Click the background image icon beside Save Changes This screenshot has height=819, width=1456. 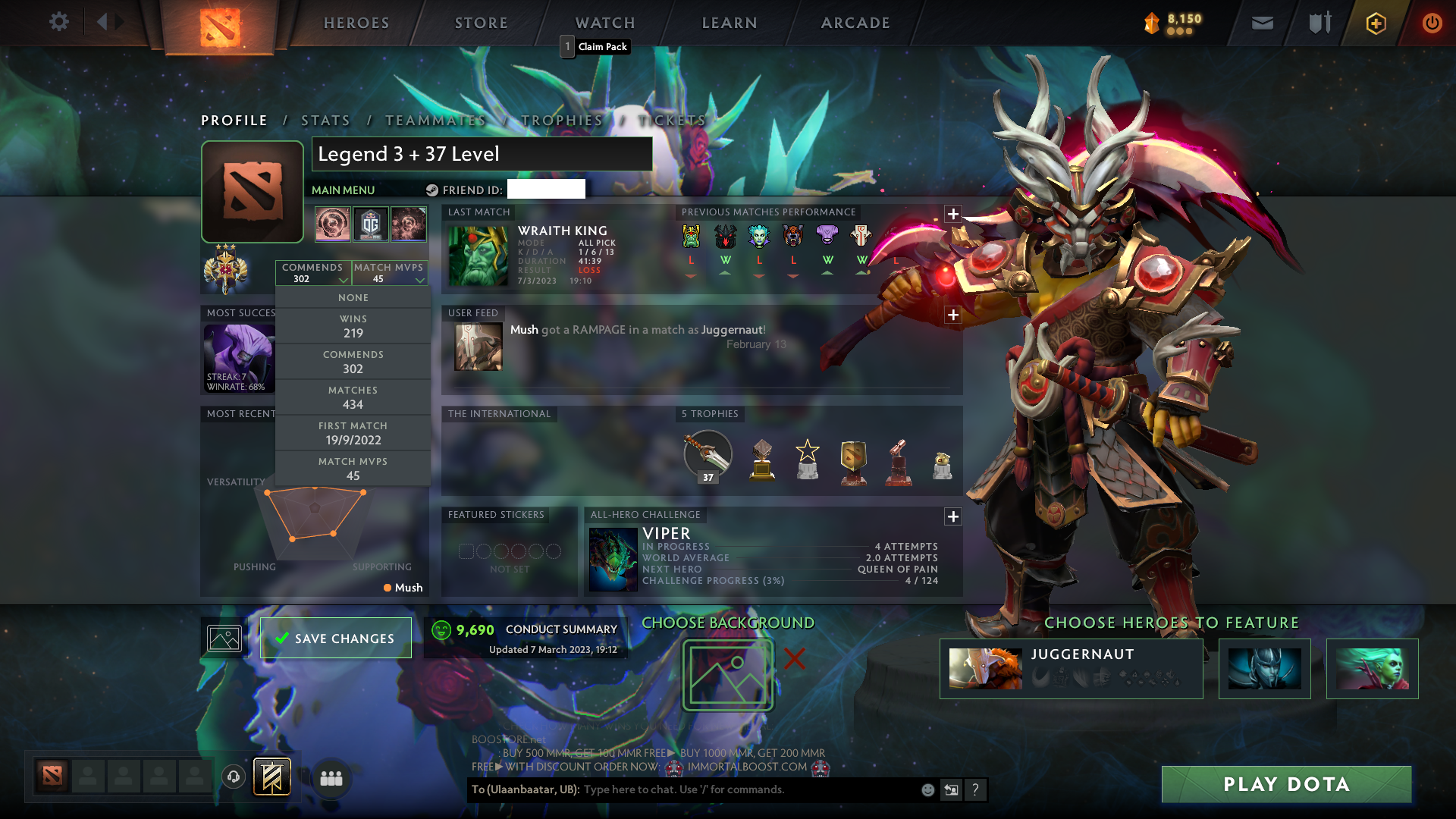pos(224,638)
